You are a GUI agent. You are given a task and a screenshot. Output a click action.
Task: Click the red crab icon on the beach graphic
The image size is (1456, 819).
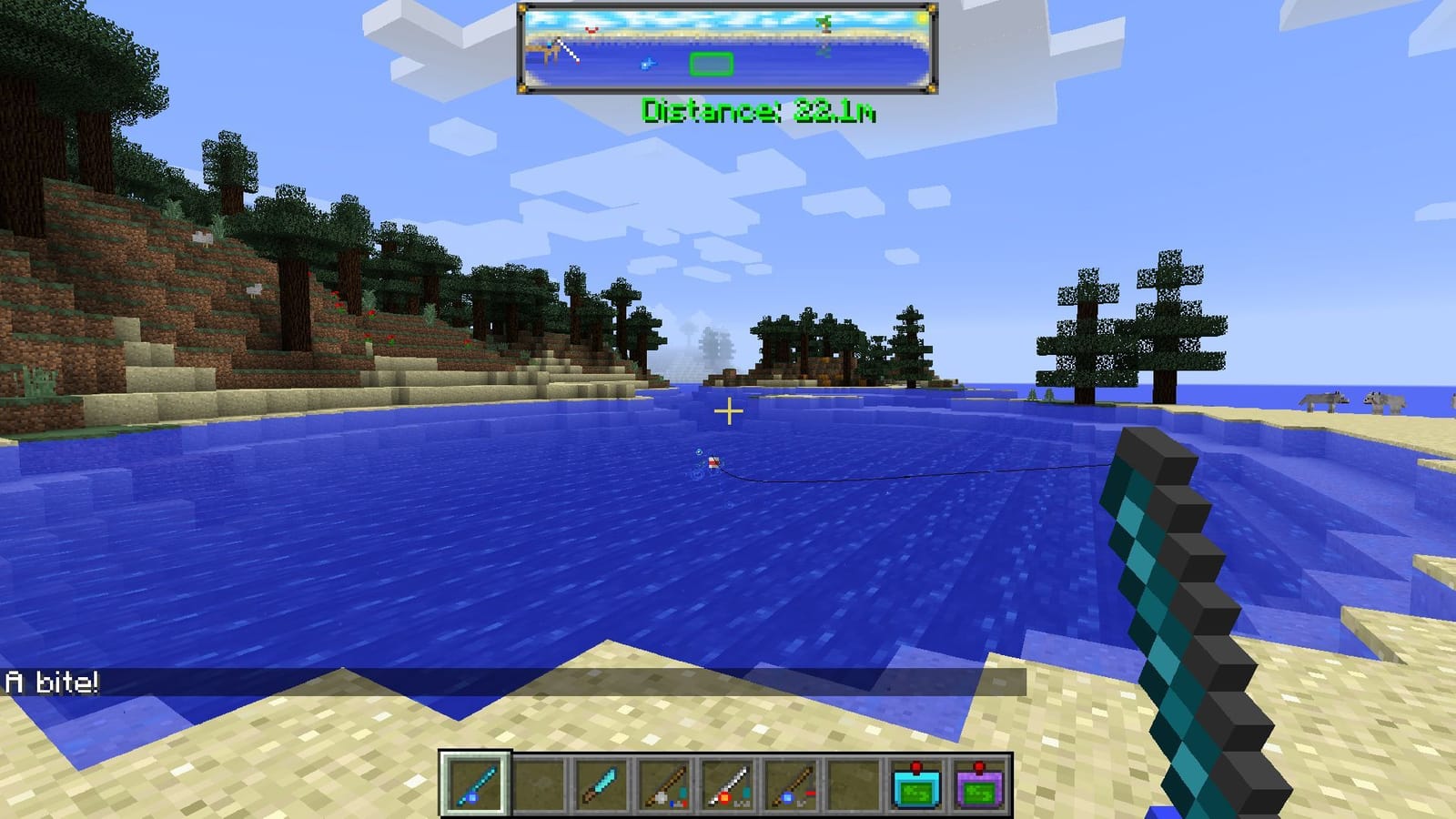592,31
